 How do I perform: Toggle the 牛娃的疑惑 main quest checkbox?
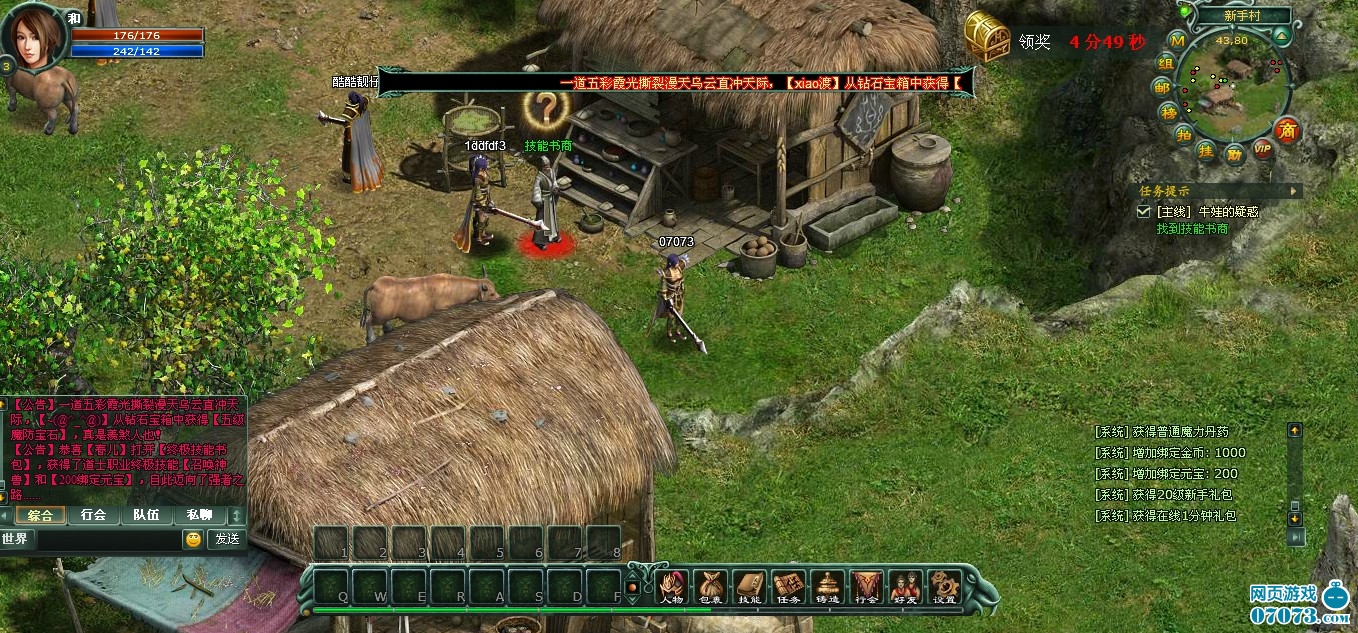point(1144,212)
